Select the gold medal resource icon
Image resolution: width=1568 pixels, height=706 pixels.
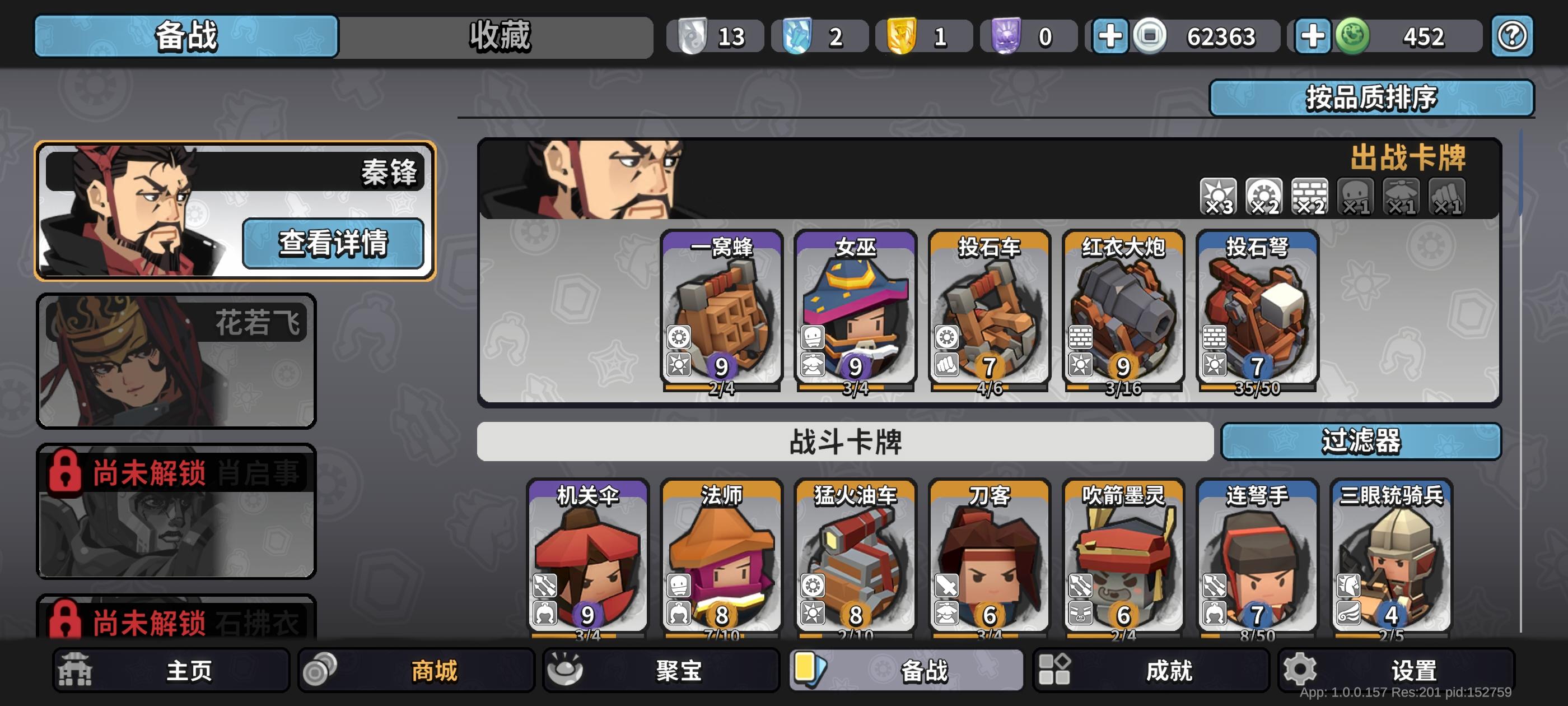[x=902, y=35]
